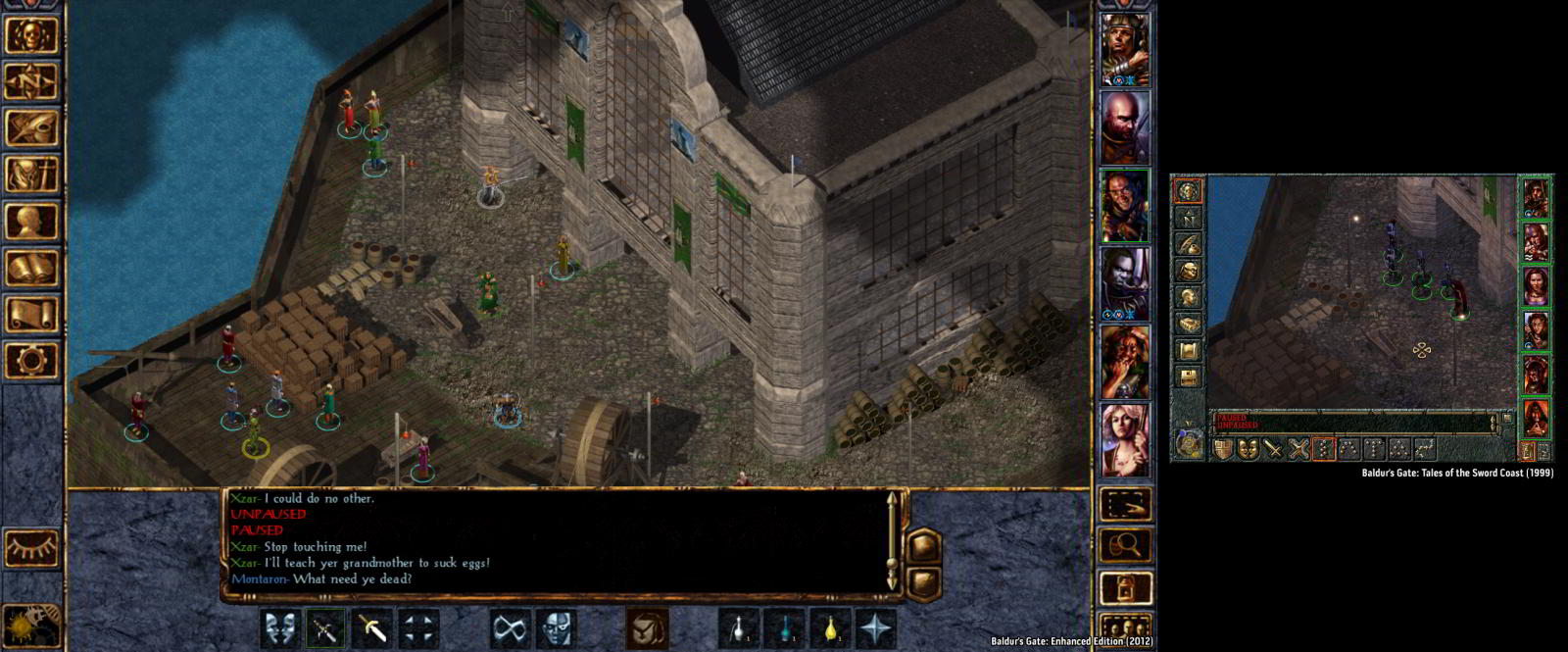Open the inventory armor button
The width and height of the screenshot is (1568, 652).
[31, 175]
